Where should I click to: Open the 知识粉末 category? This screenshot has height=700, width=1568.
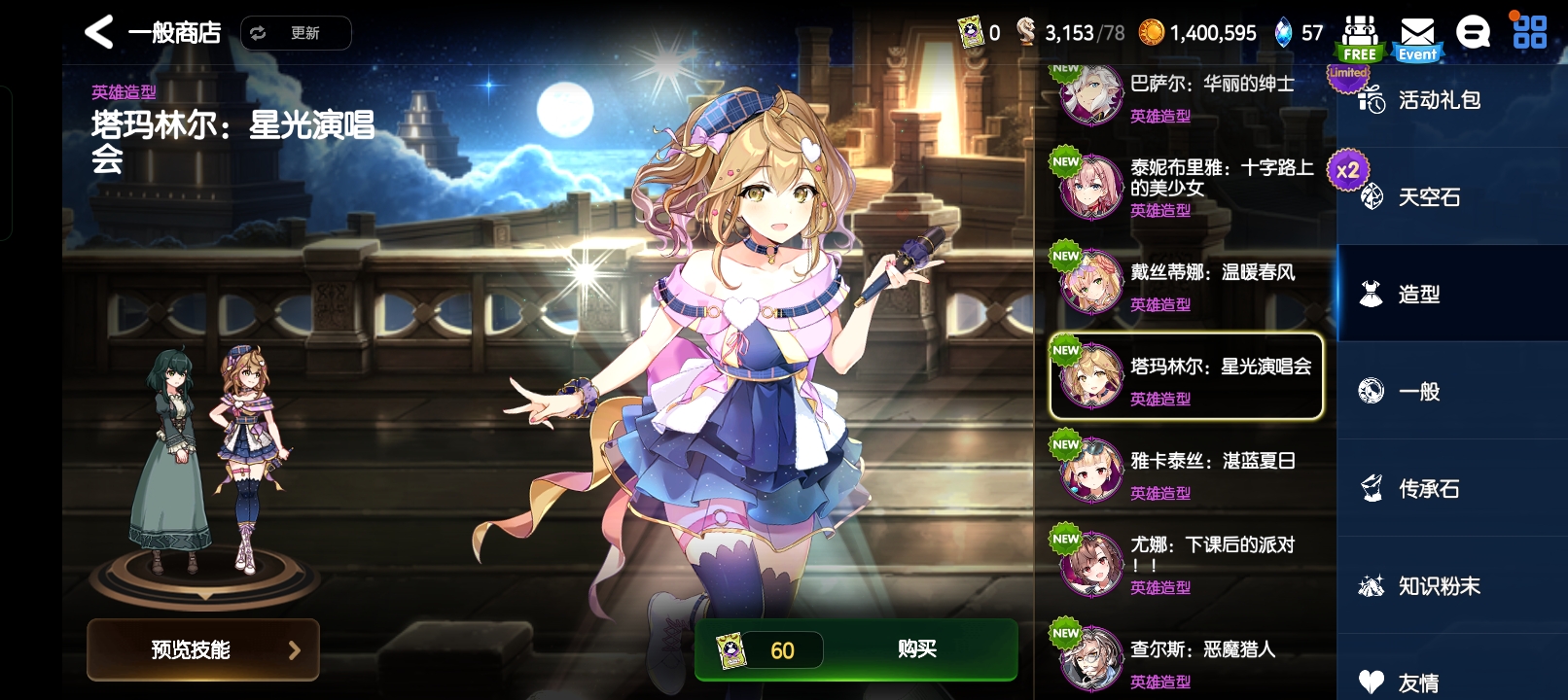click(1440, 586)
